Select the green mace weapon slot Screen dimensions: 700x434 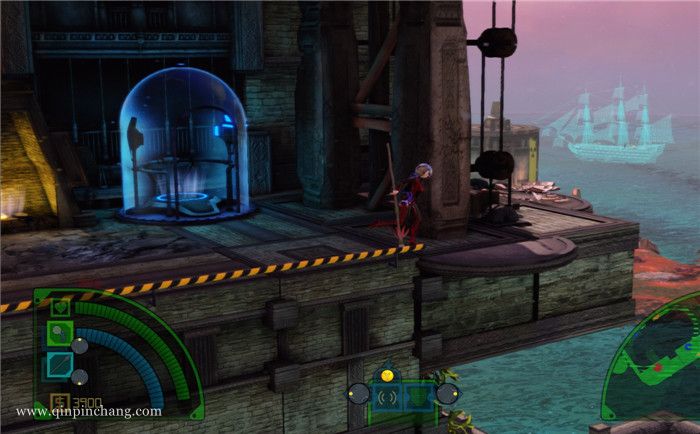click(60, 334)
